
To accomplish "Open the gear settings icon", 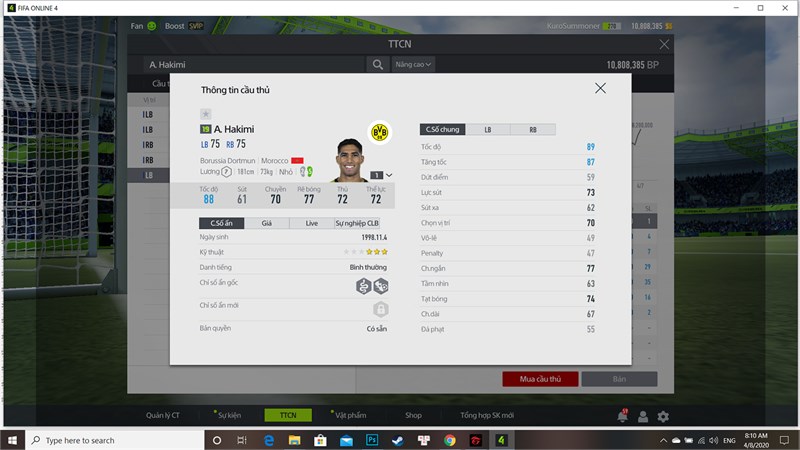I will pyautogui.click(x=663, y=416).
